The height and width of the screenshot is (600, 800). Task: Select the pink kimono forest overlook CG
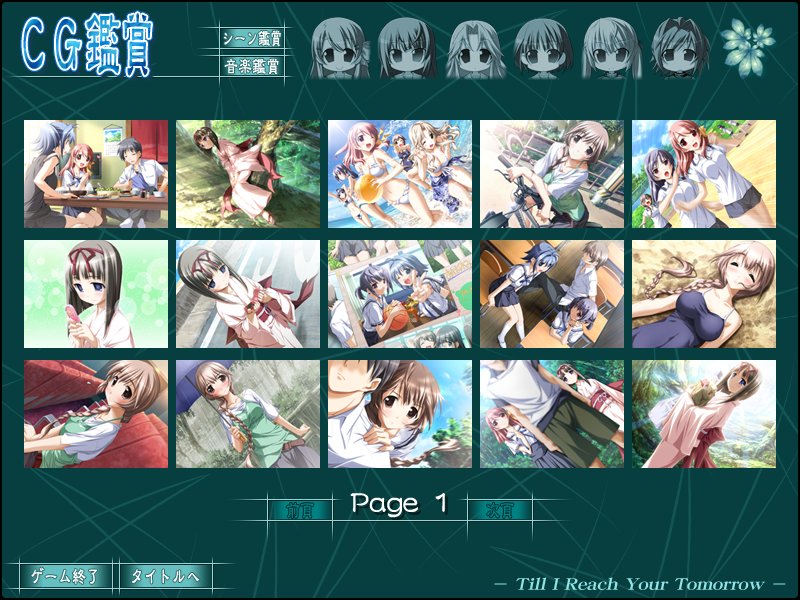click(x=704, y=414)
